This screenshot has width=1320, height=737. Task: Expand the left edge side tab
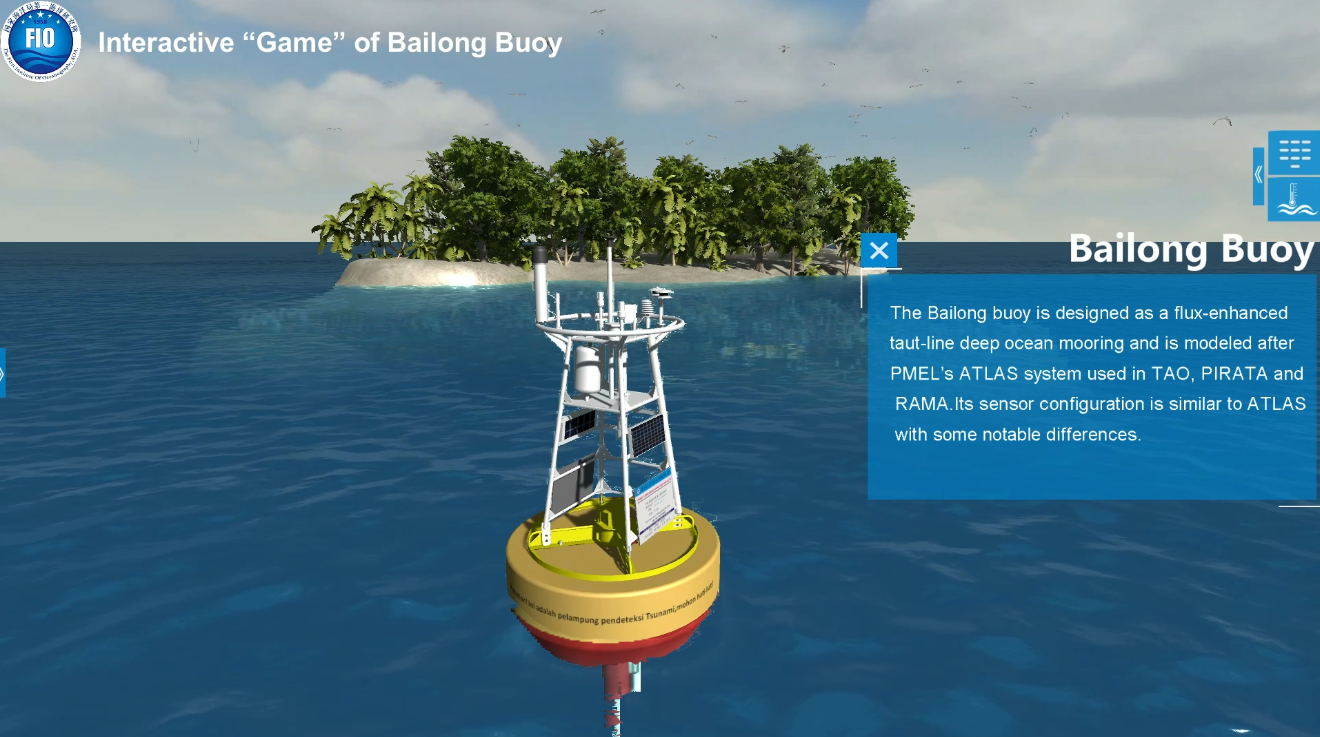pos(2,373)
